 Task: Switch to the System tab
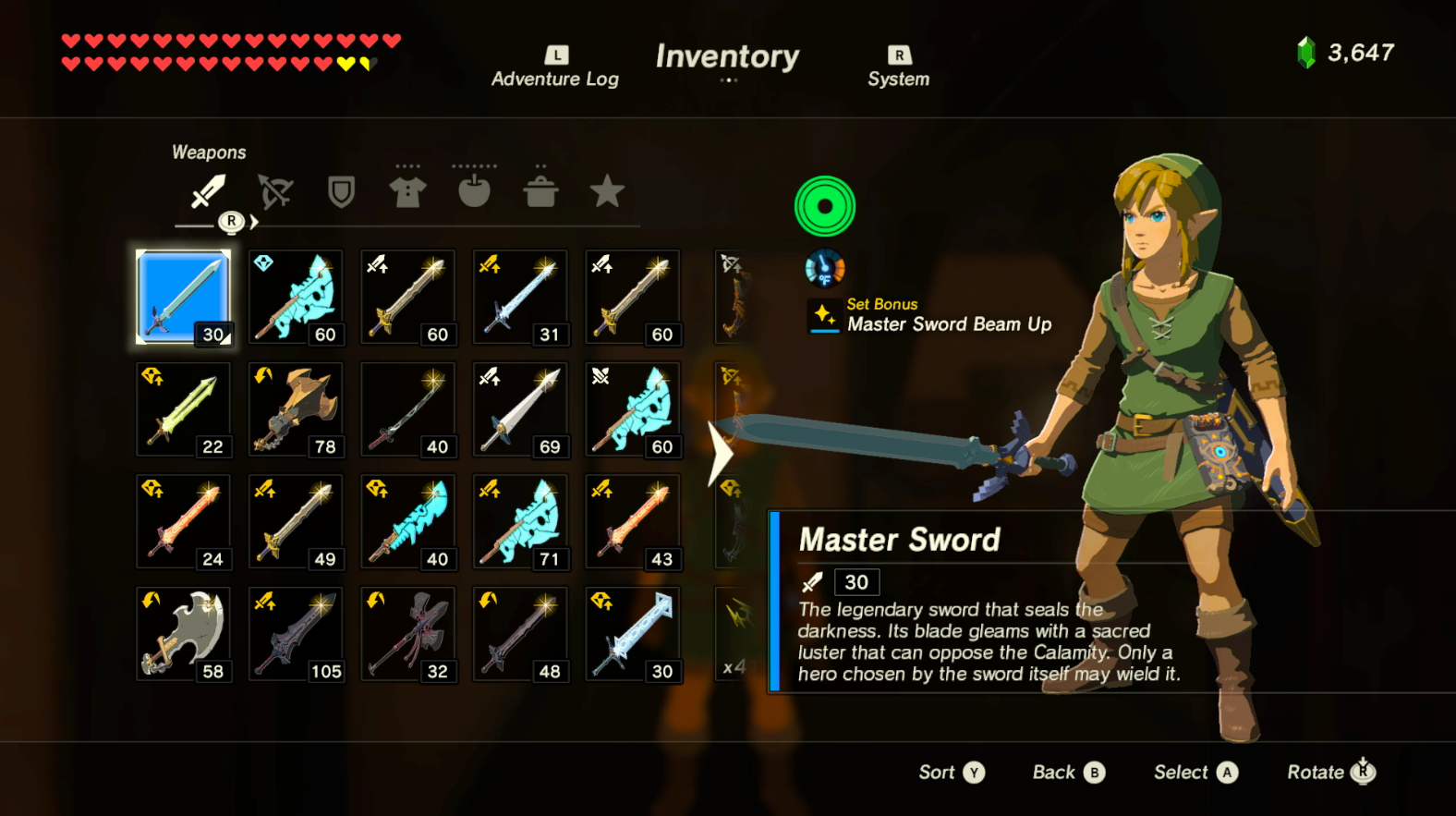[898, 67]
